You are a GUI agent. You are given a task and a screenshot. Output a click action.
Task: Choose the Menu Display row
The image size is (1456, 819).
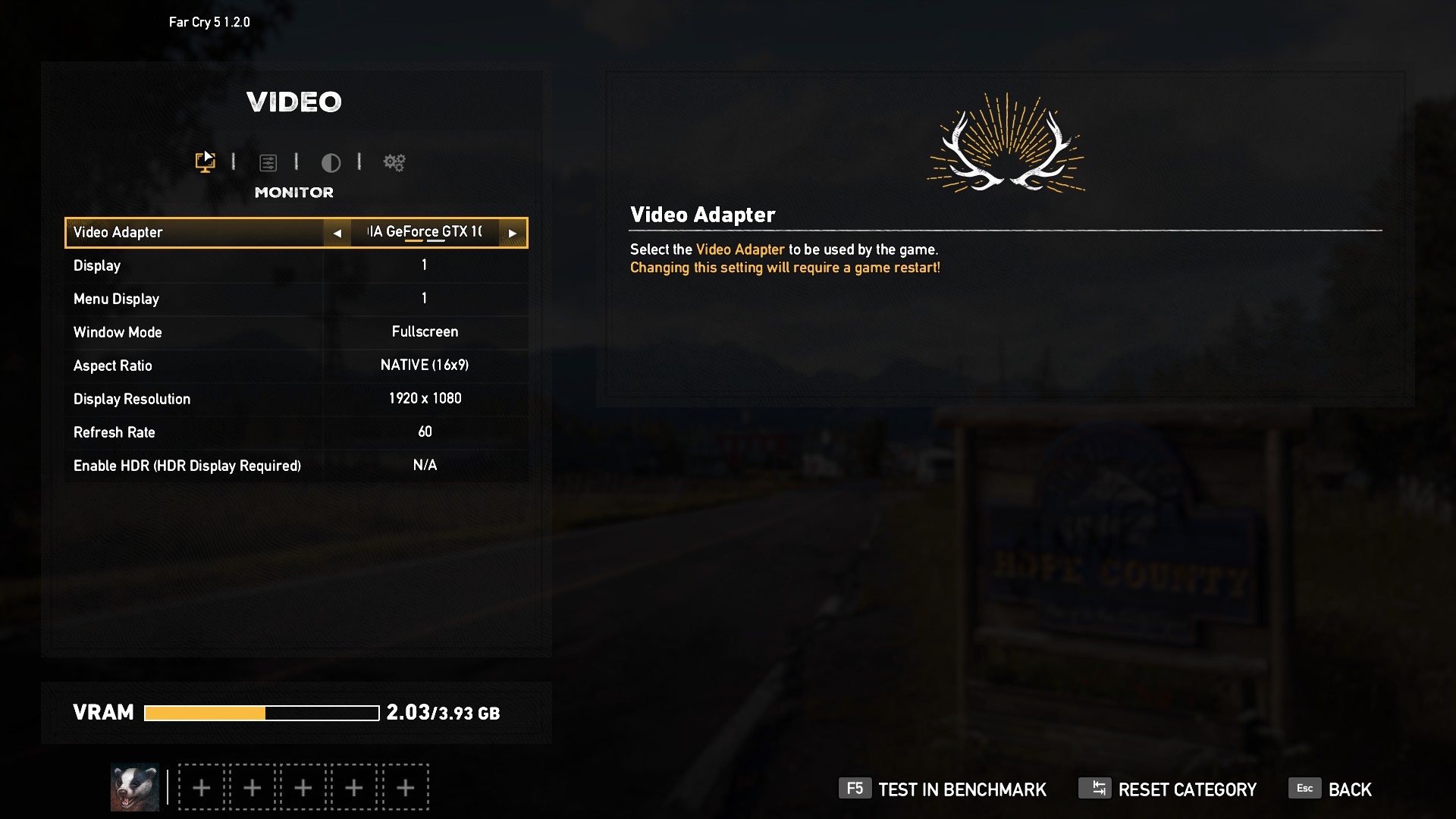coord(296,299)
